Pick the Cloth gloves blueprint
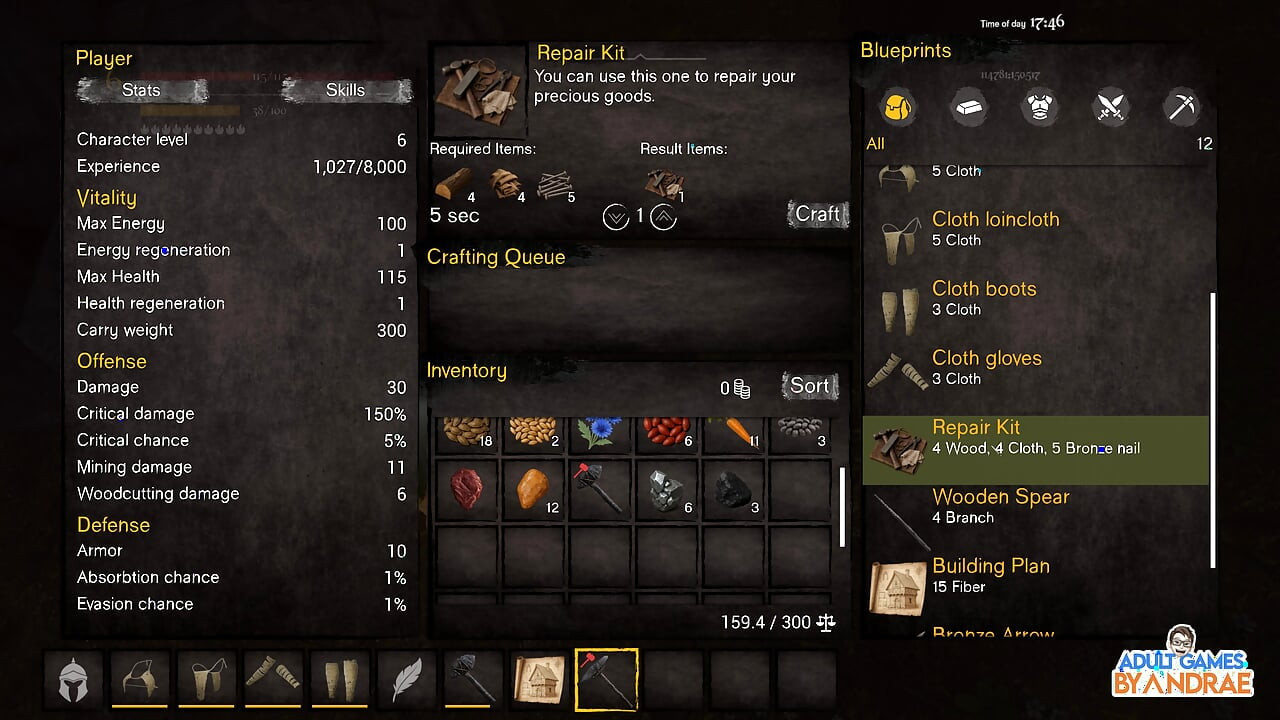 tap(986, 367)
